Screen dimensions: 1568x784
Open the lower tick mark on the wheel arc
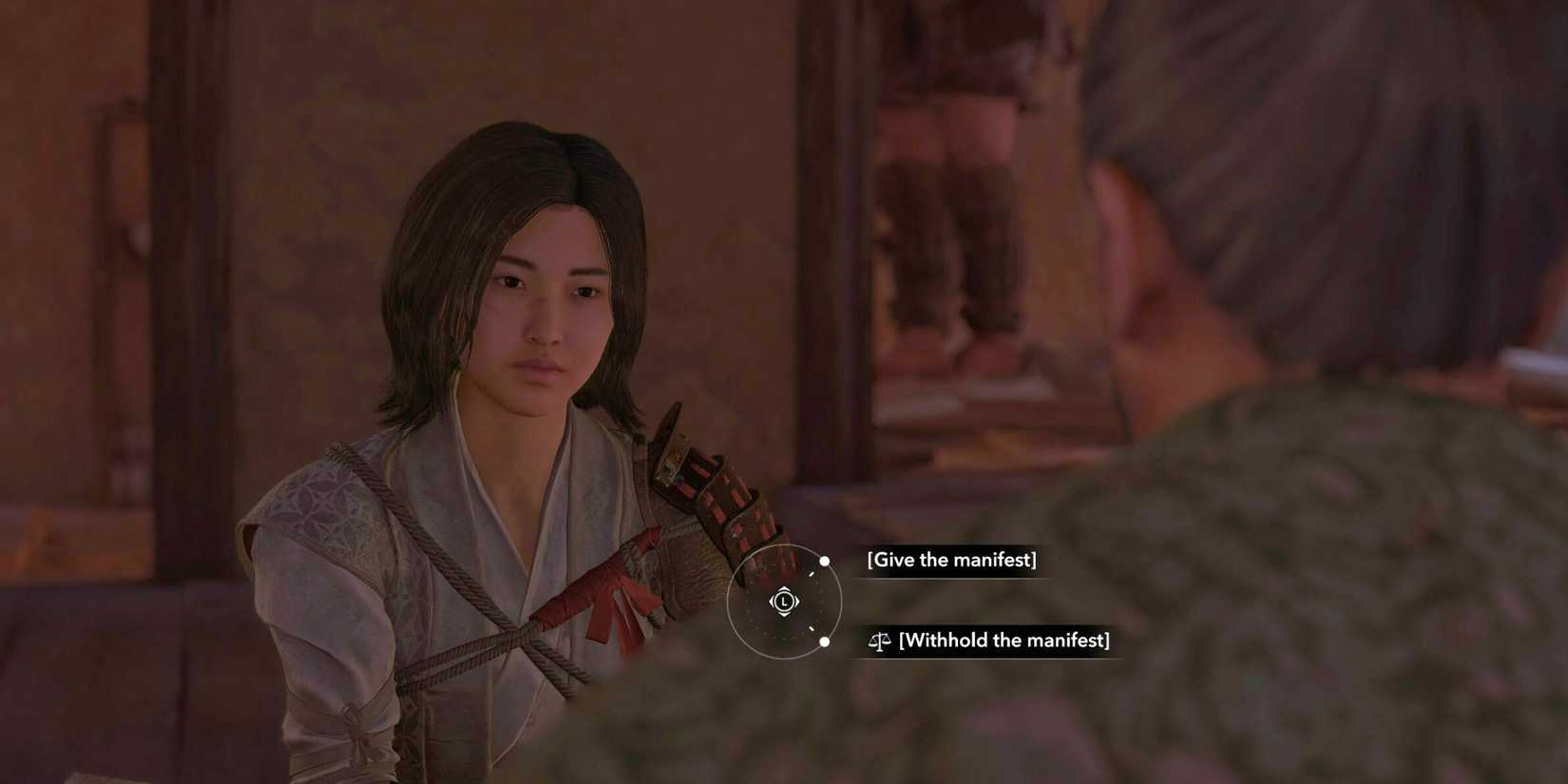[812, 629]
